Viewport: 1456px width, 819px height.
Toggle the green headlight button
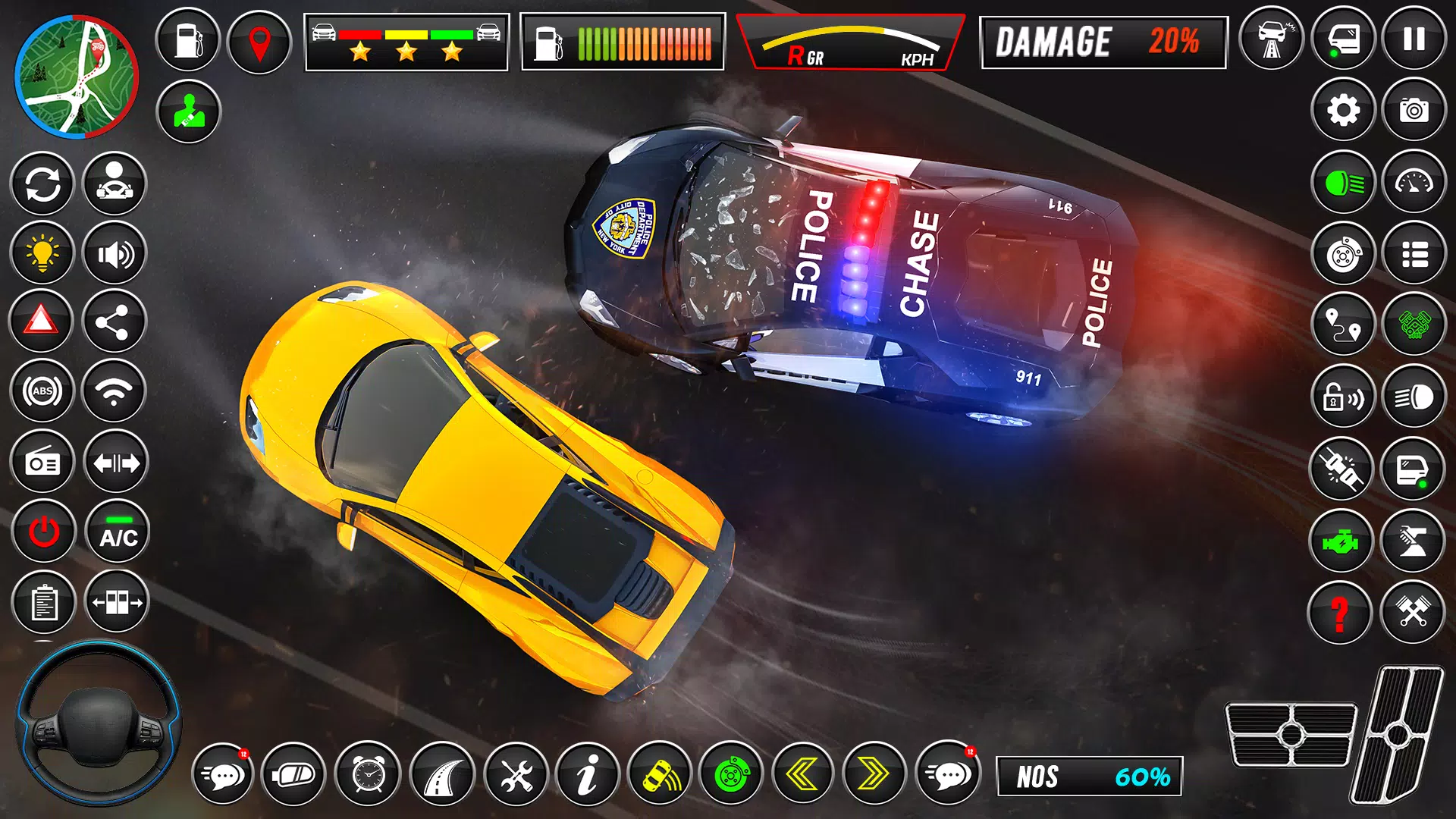(1343, 183)
